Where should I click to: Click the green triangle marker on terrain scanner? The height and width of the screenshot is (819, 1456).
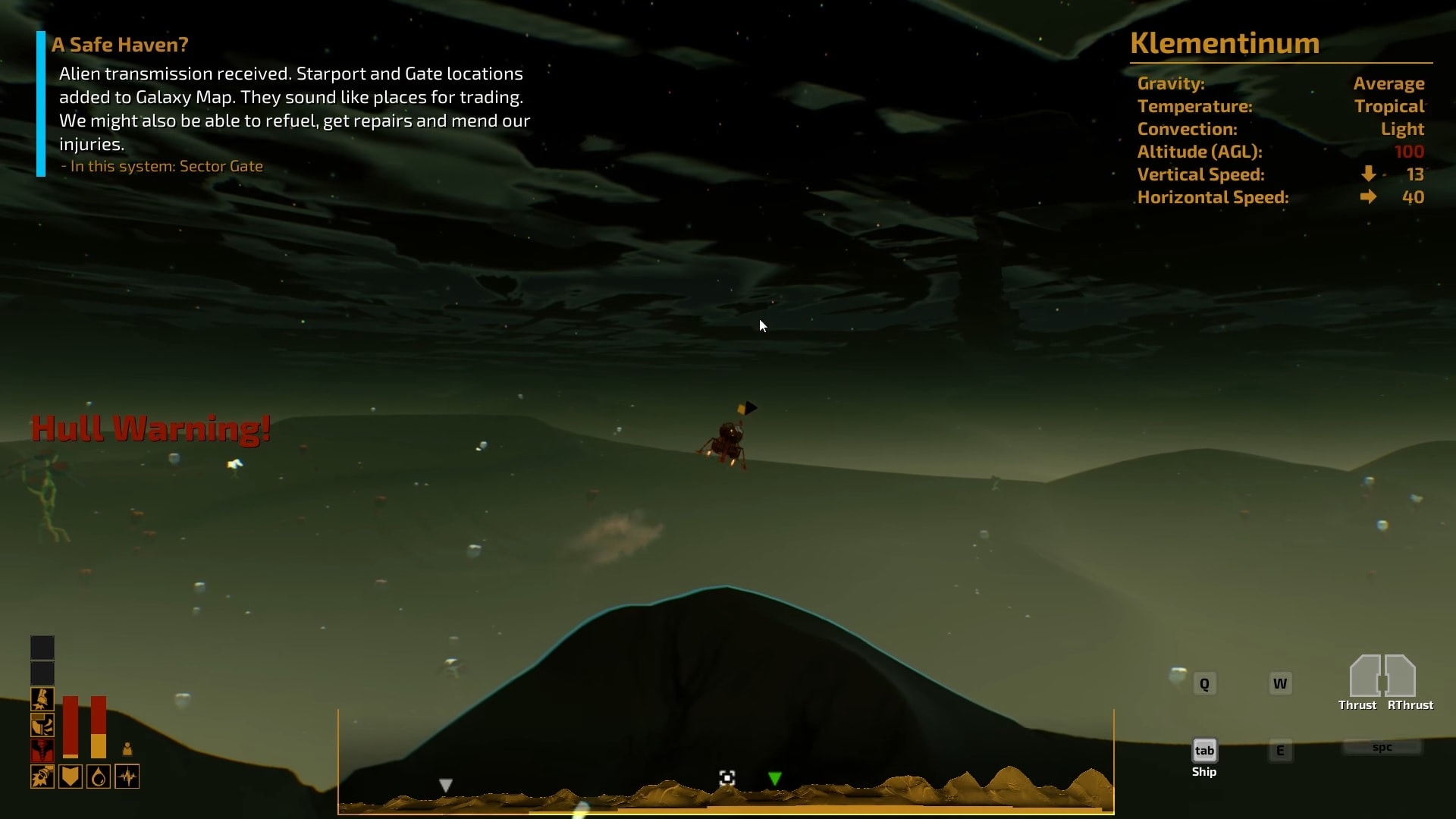(x=774, y=779)
